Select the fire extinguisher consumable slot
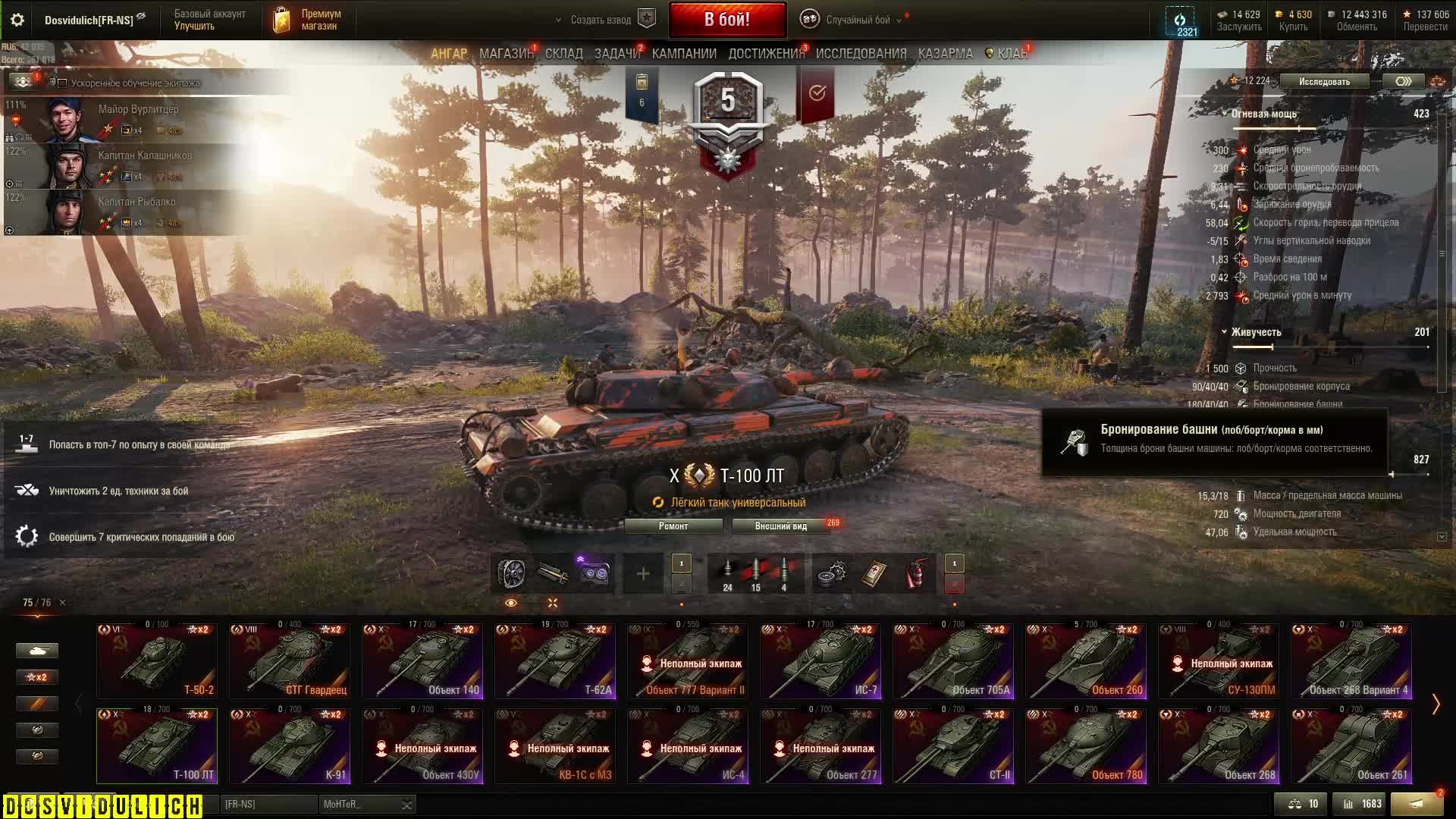This screenshot has width=1456, height=819. point(917,574)
